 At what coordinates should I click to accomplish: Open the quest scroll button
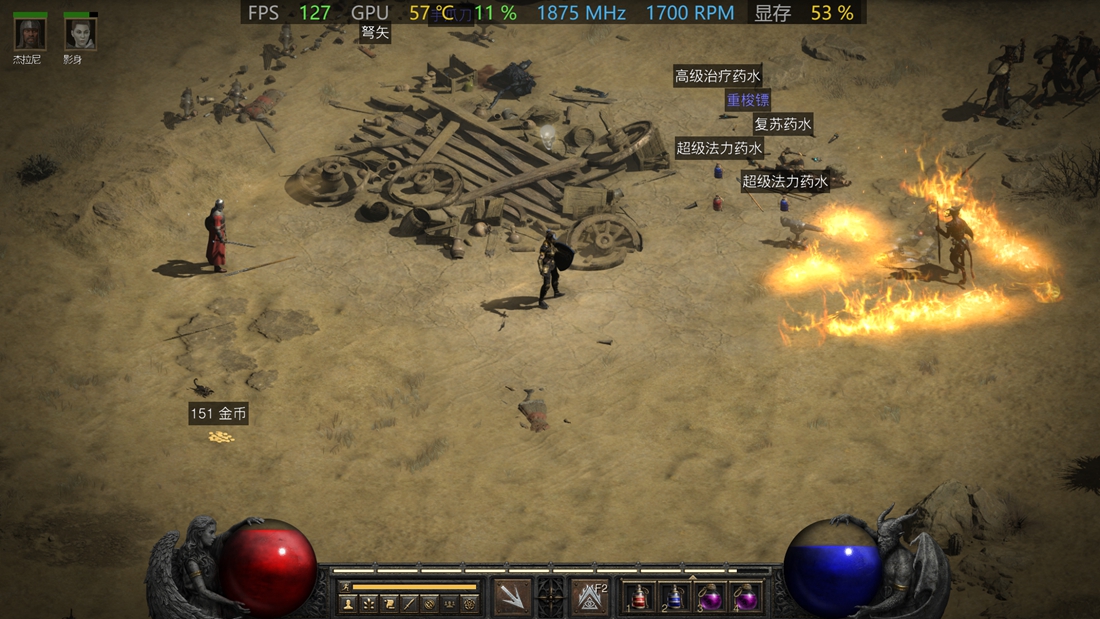coord(389,604)
